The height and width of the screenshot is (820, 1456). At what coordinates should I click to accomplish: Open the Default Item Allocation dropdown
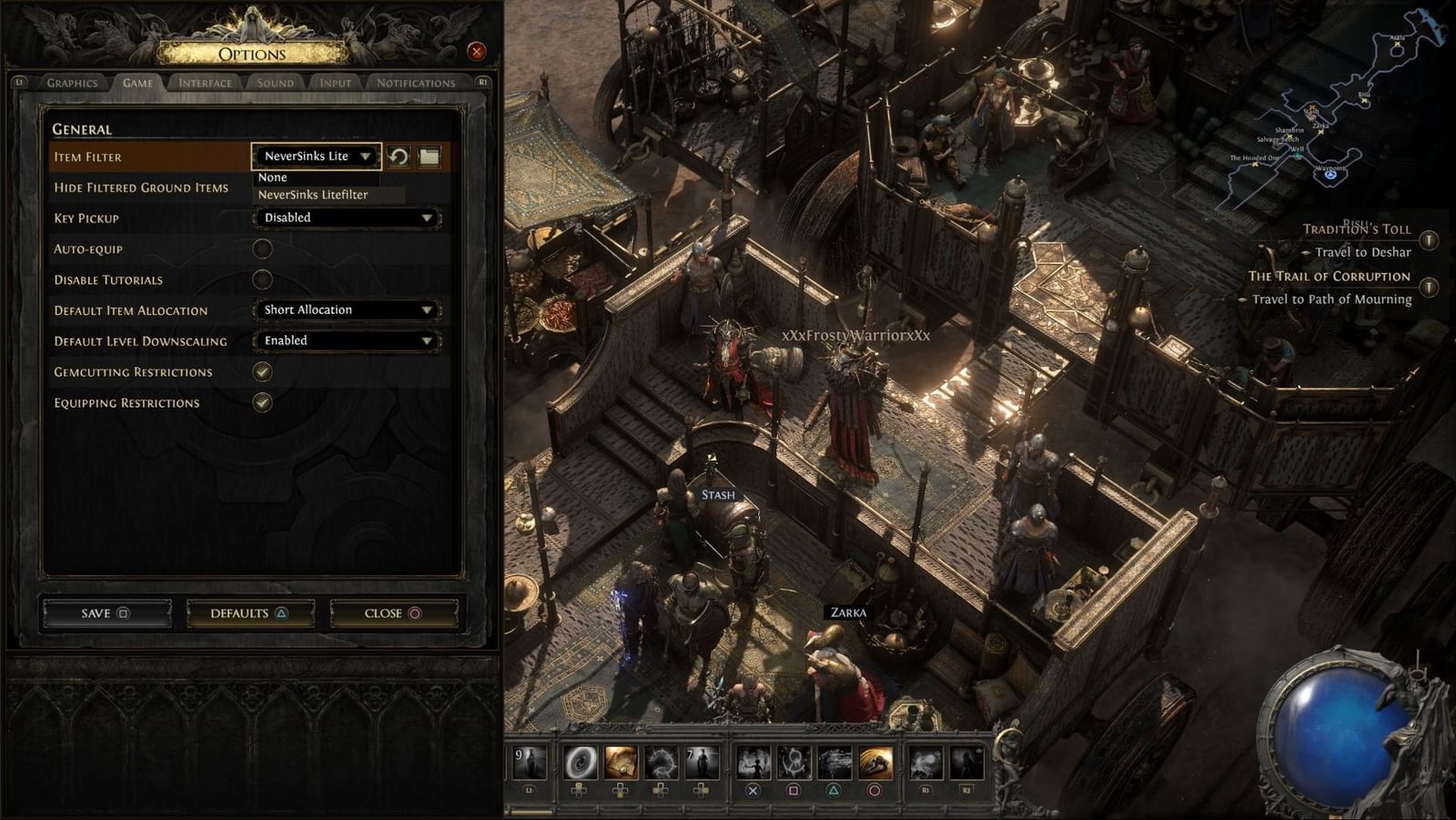pos(347,309)
